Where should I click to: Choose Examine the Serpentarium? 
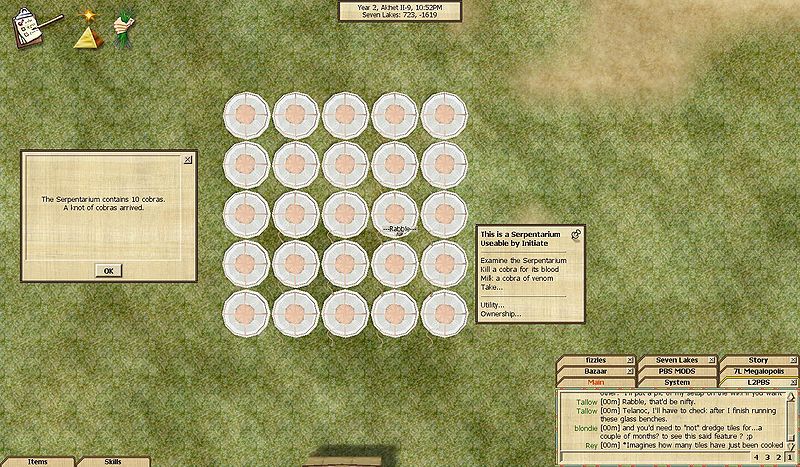[x=522, y=259]
